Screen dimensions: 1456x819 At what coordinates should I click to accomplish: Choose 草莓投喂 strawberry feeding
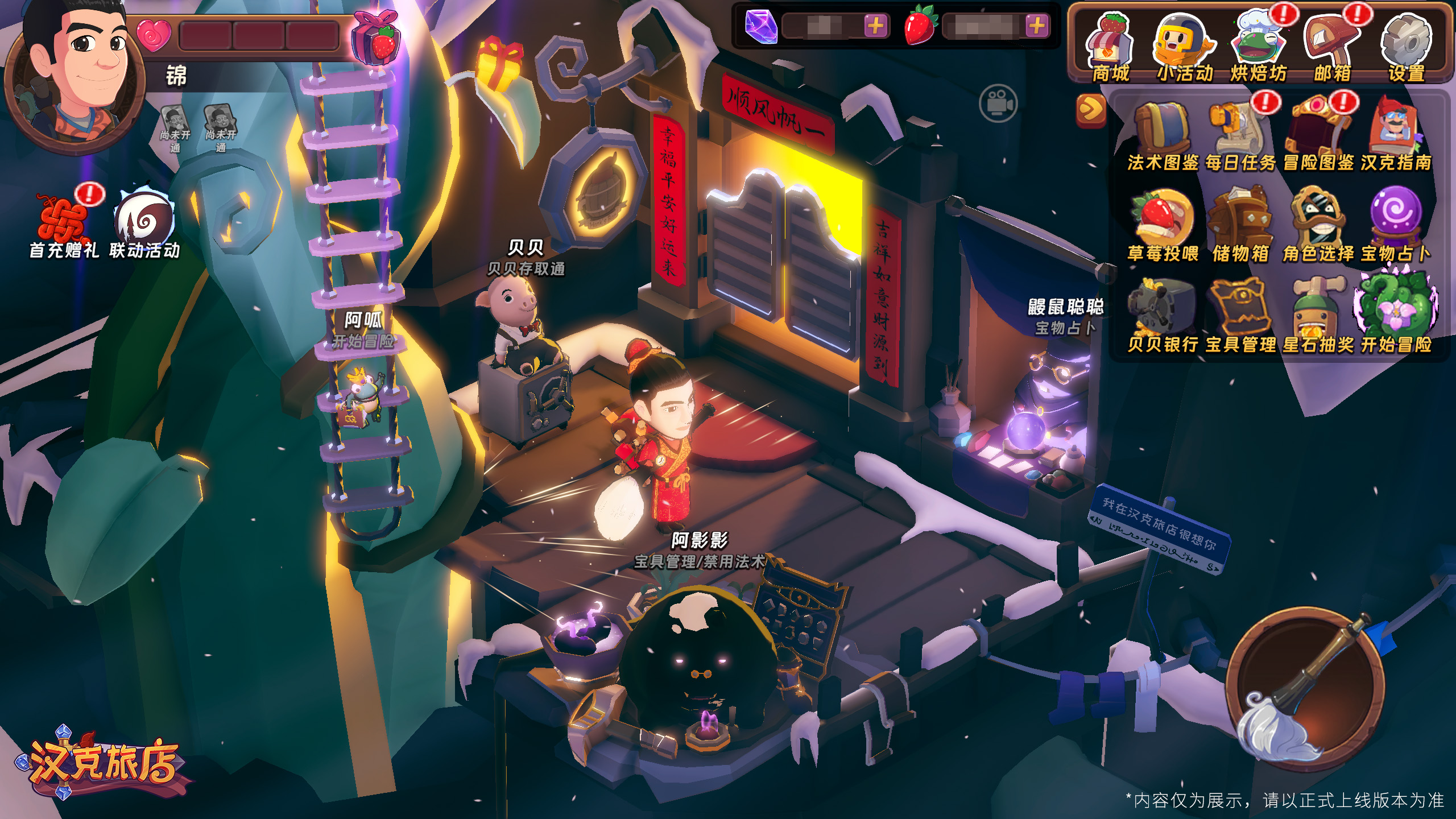1163,226
